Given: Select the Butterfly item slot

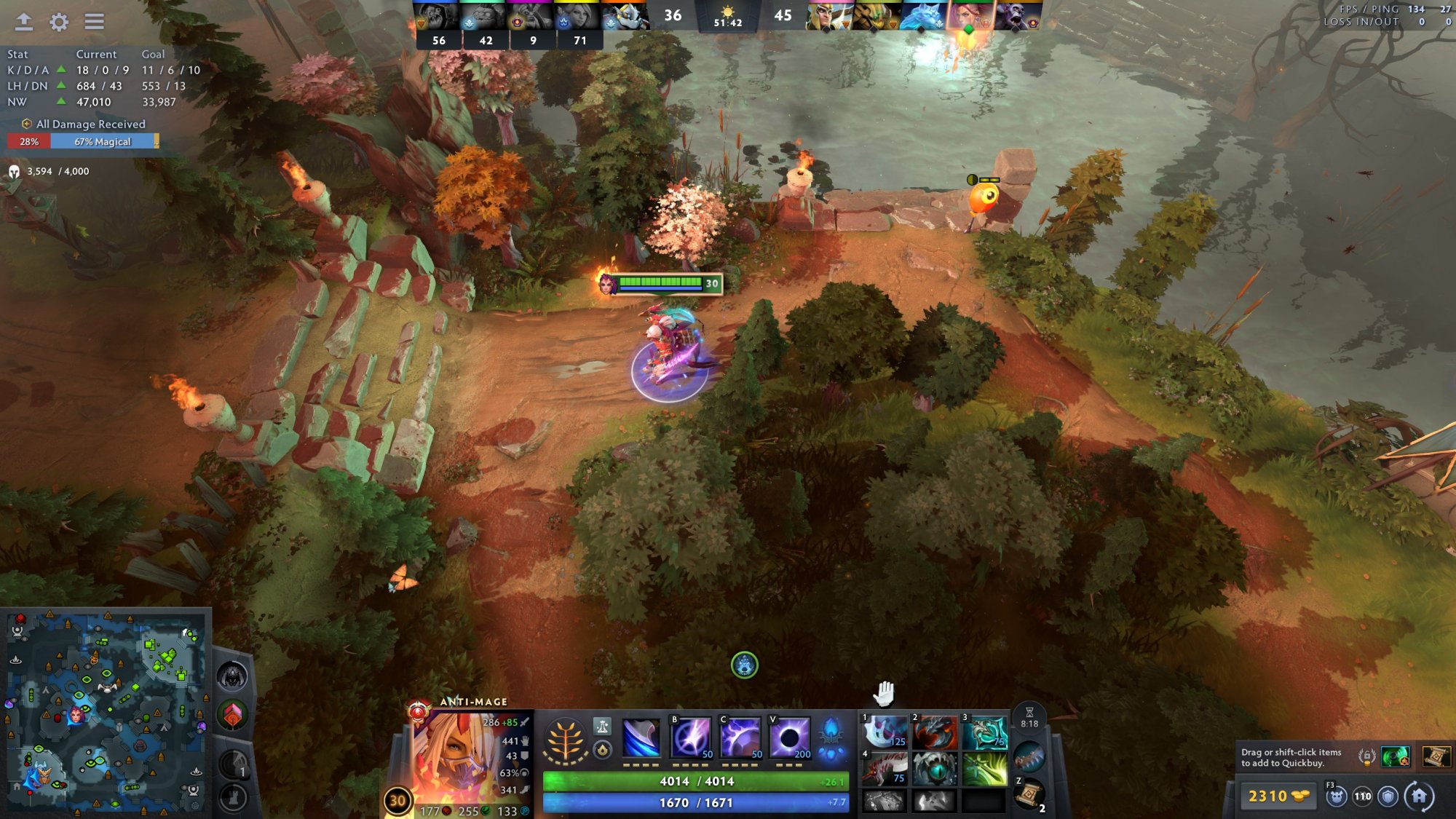Looking at the screenshot, I should pyautogui.click(x=984, y=769).
